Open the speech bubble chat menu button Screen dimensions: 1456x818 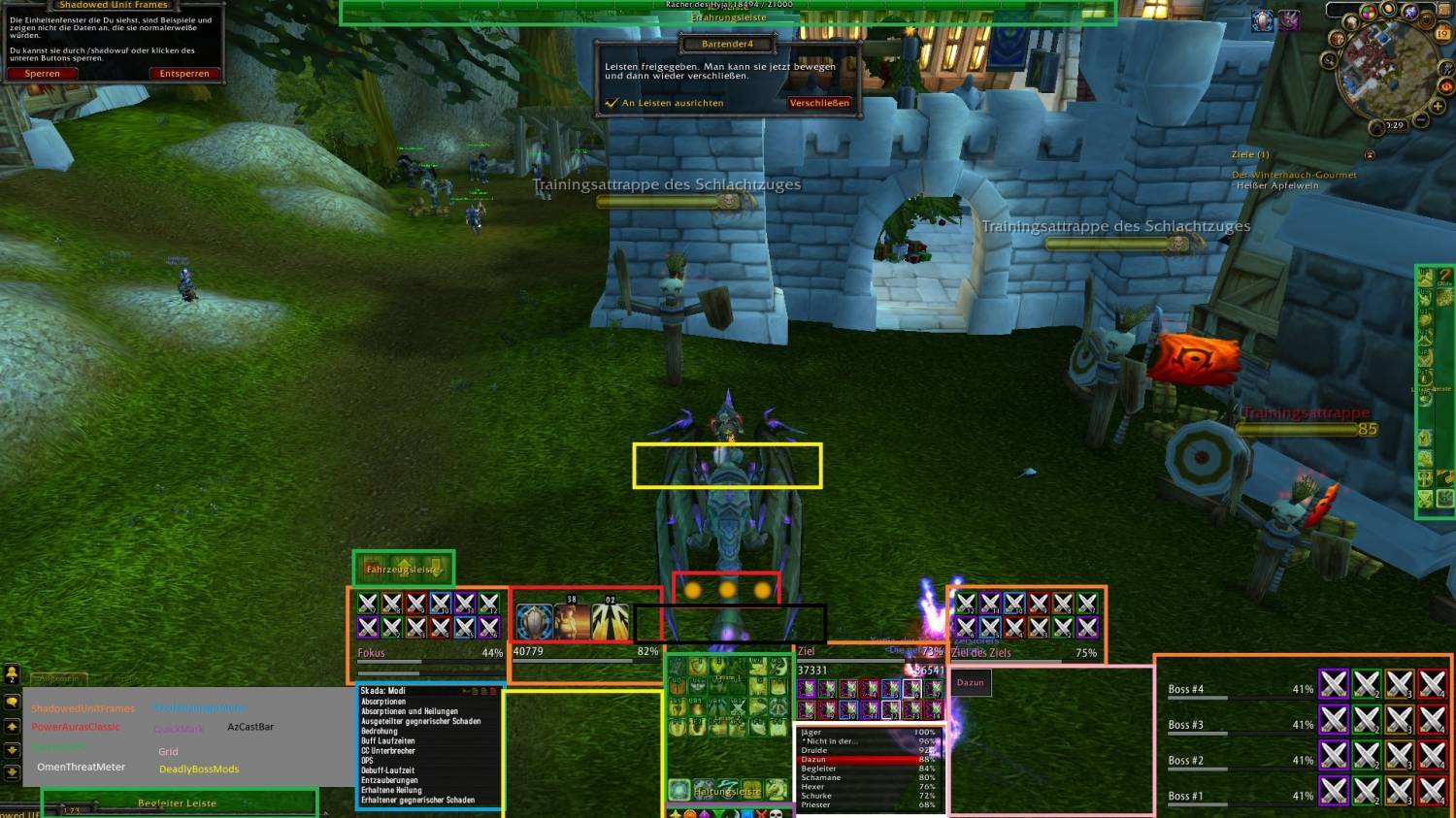pos(12,702)
